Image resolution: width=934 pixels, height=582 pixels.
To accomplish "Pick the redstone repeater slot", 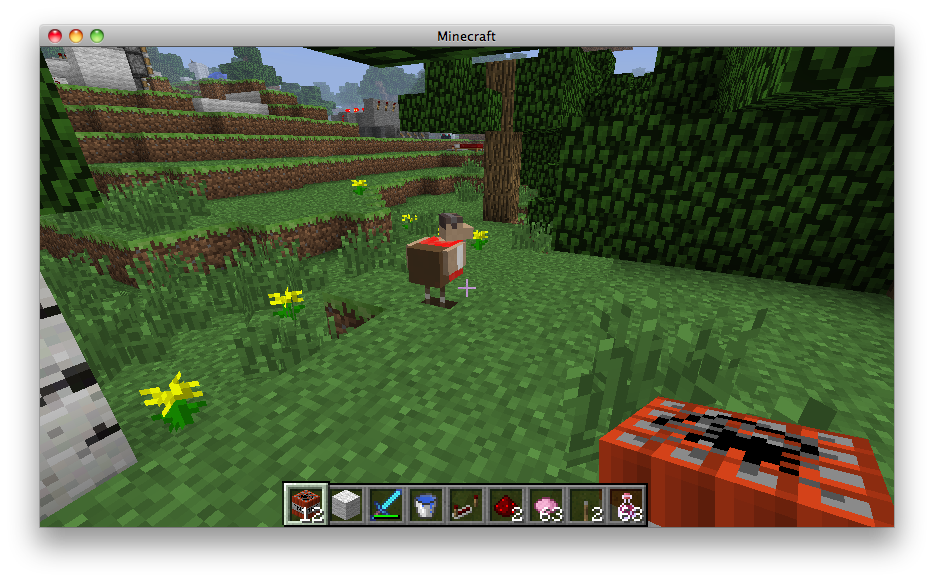I will [466, 505].
